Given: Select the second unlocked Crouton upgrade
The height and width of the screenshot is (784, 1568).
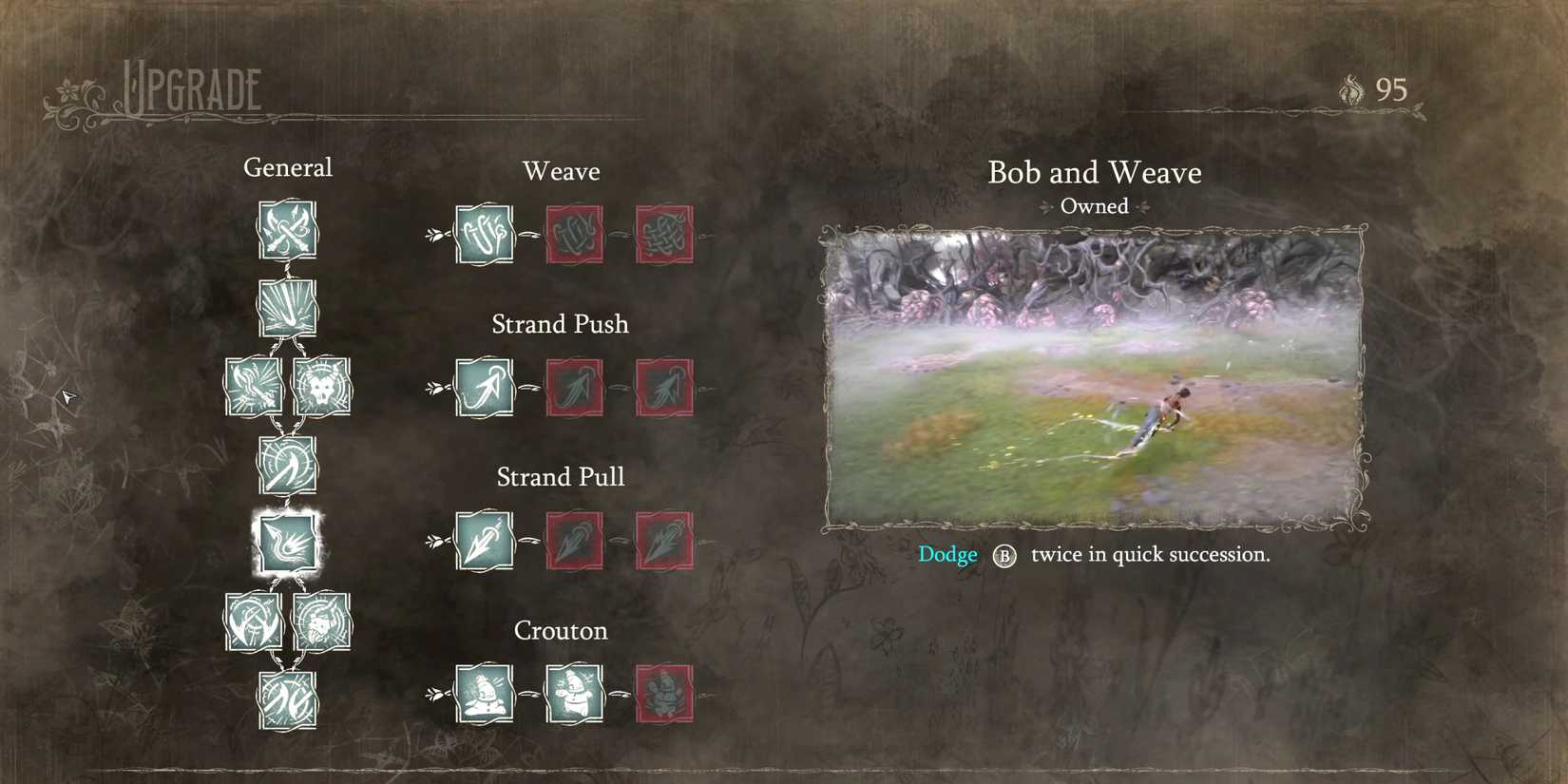Looking at the screenshot, I should [x=574, y=696].
